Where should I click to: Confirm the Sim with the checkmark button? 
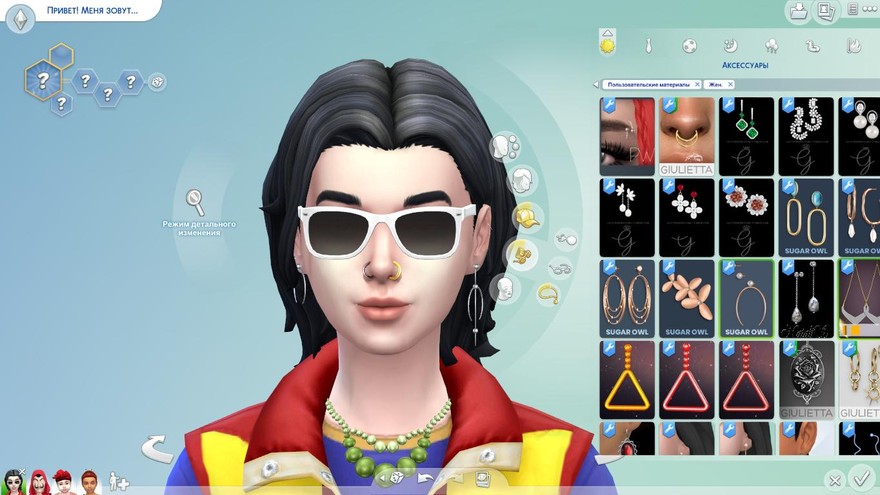pyautogui.click(x=859, y=478)
